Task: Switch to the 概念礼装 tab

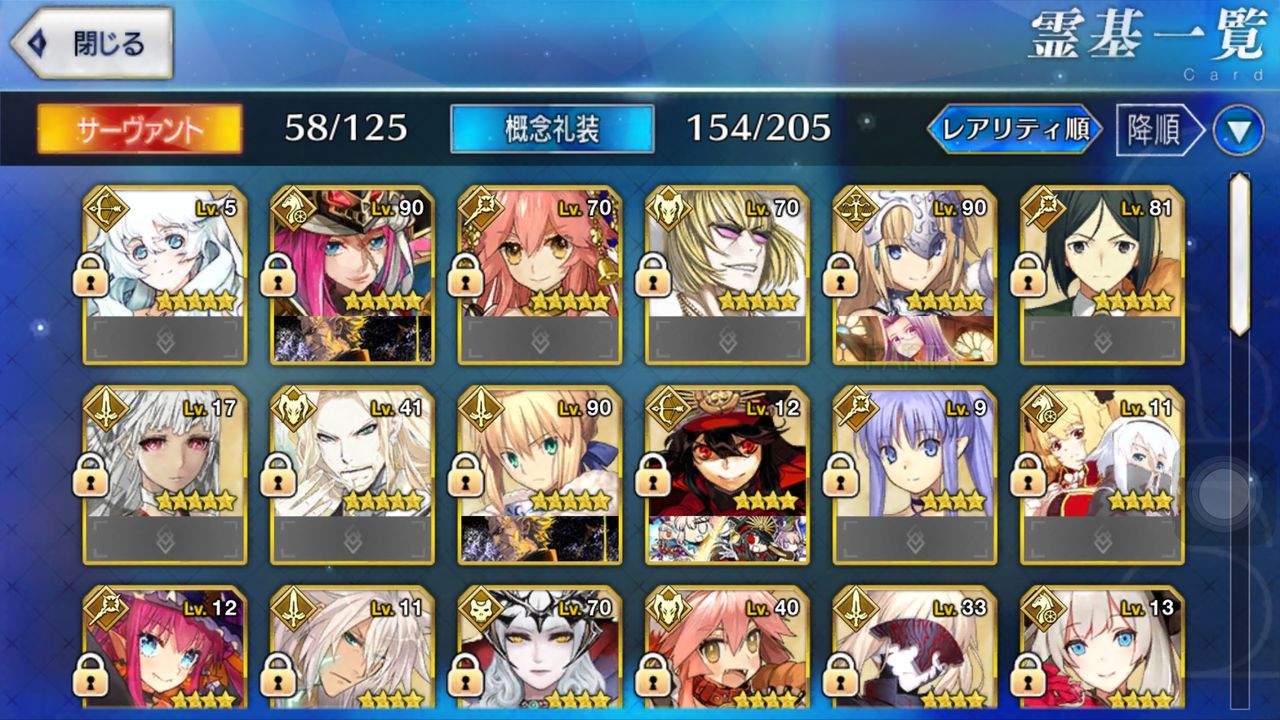Action: [x=552, y=129]
